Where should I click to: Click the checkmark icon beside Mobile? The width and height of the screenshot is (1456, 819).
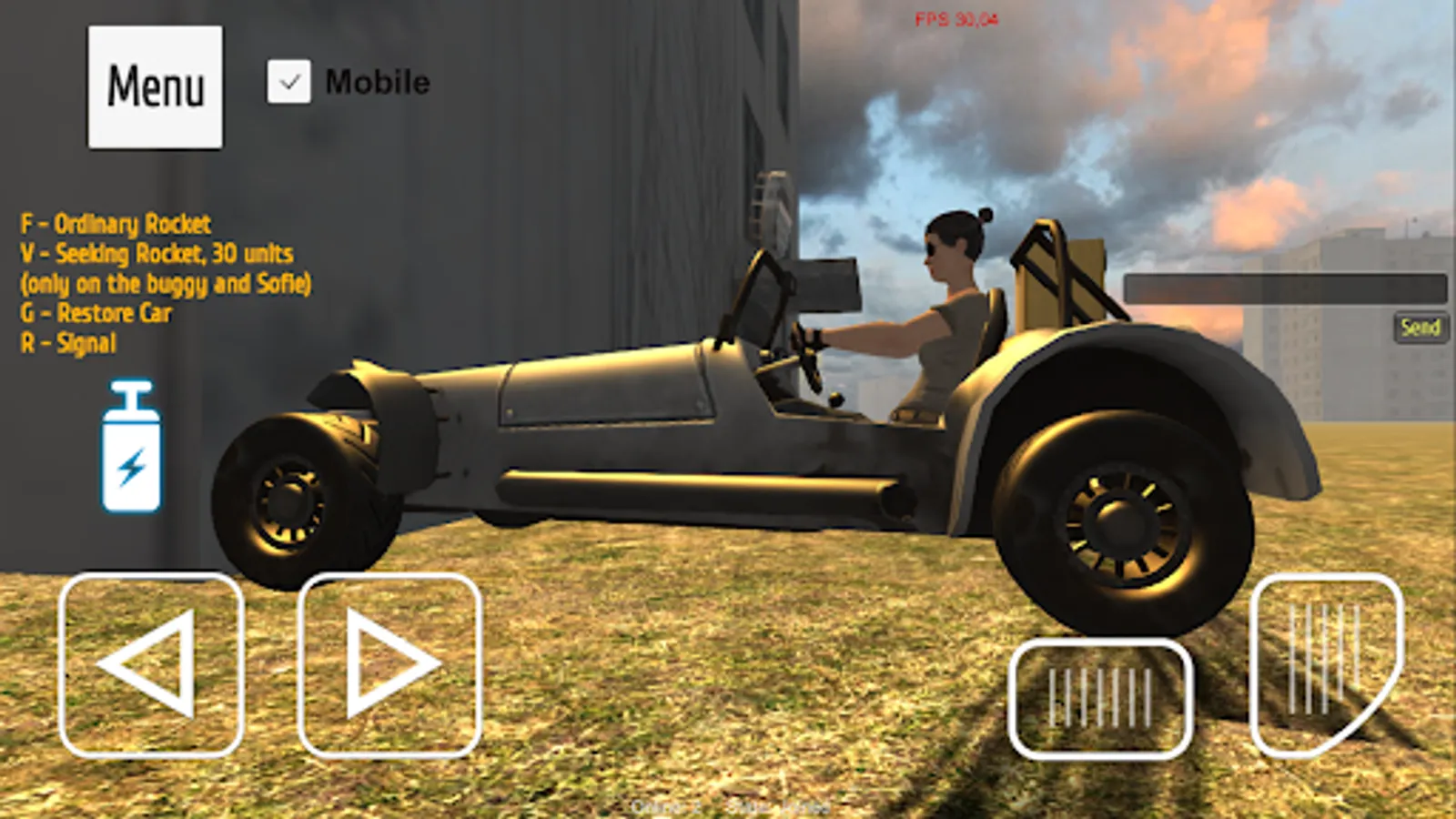tap(288, 81)
